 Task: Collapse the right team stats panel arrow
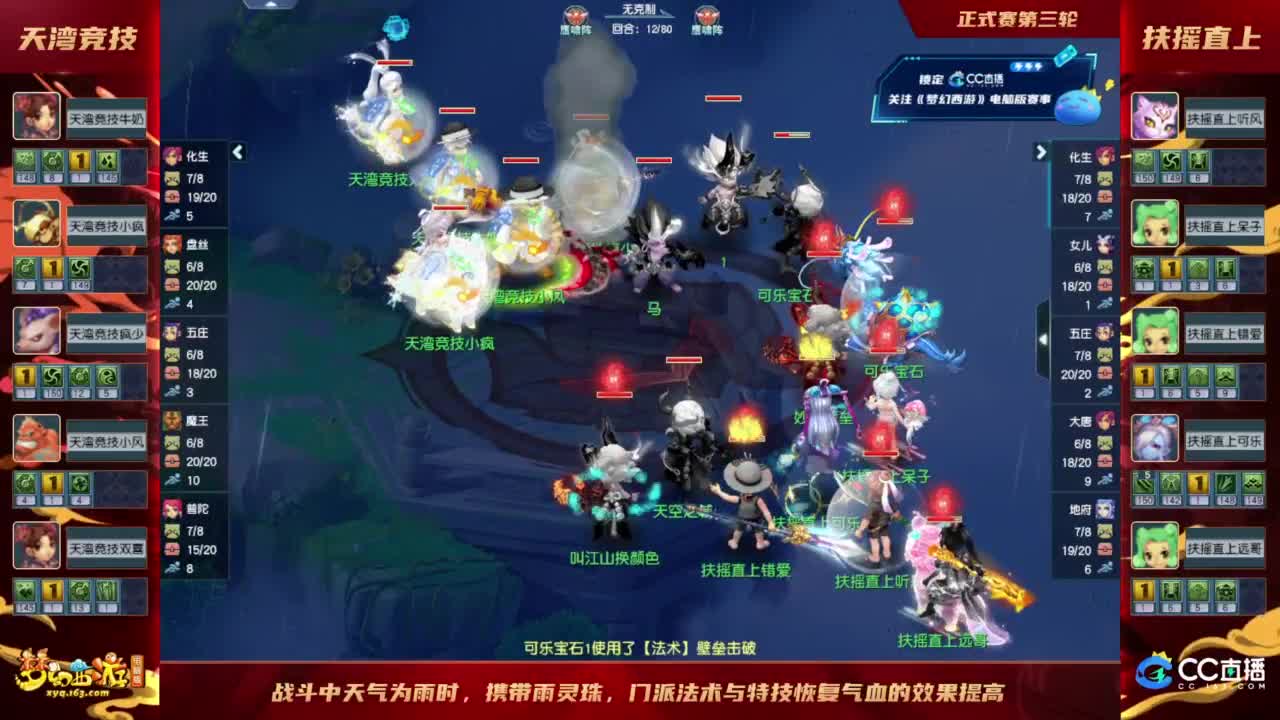coord(1041,153)
